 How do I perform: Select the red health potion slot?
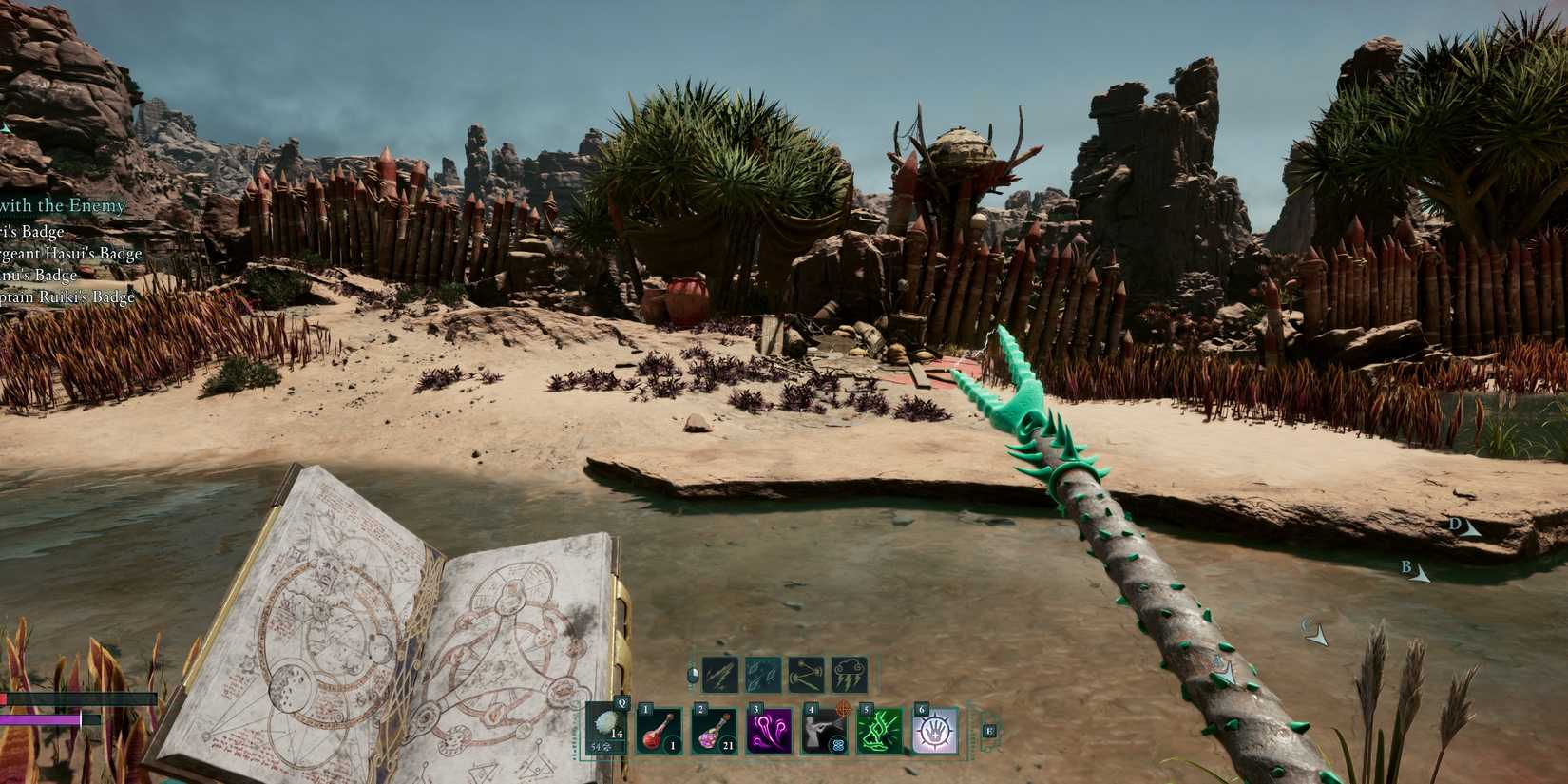pyautogui.click(x=660, y=732)
